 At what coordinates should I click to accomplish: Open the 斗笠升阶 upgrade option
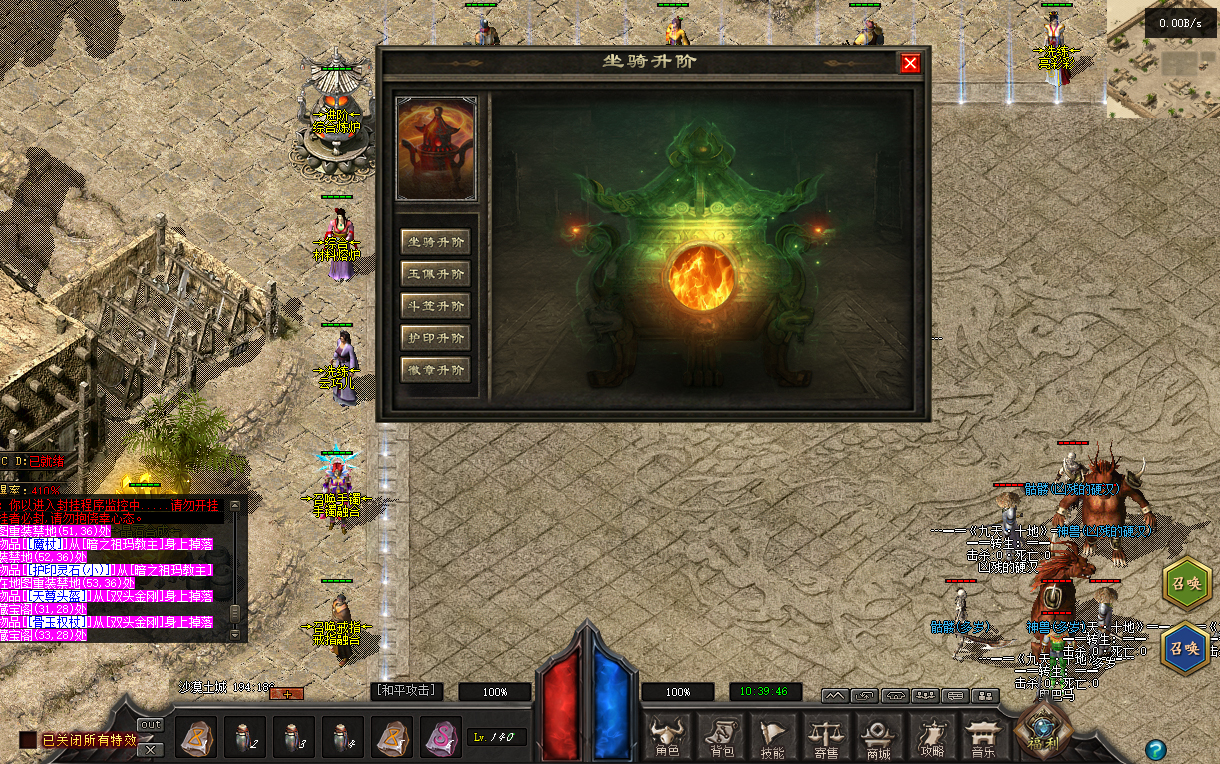(x=435, y=306)
